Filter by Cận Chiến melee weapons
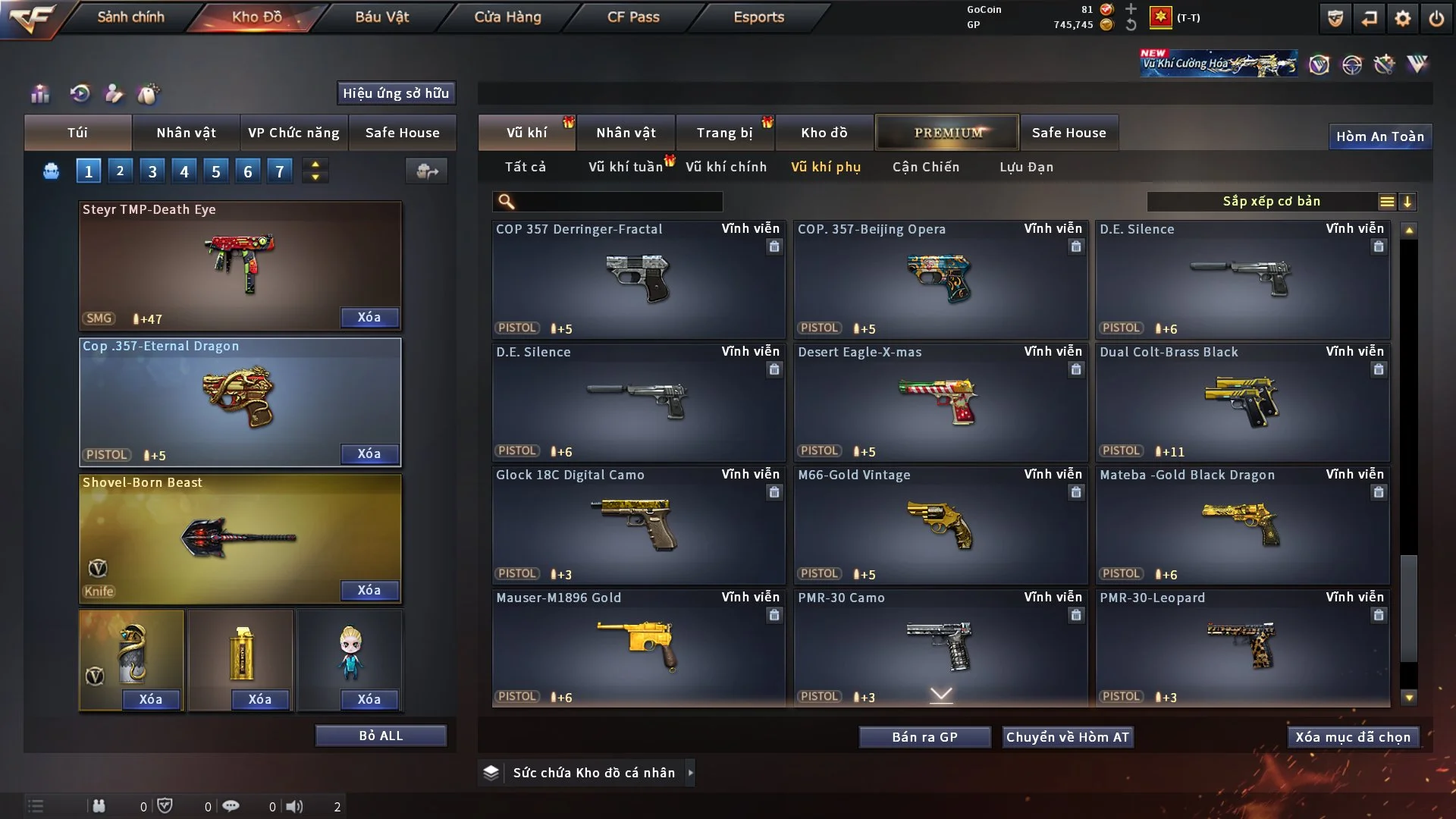This screenshot has width=1456, height=819. [925, 167]
